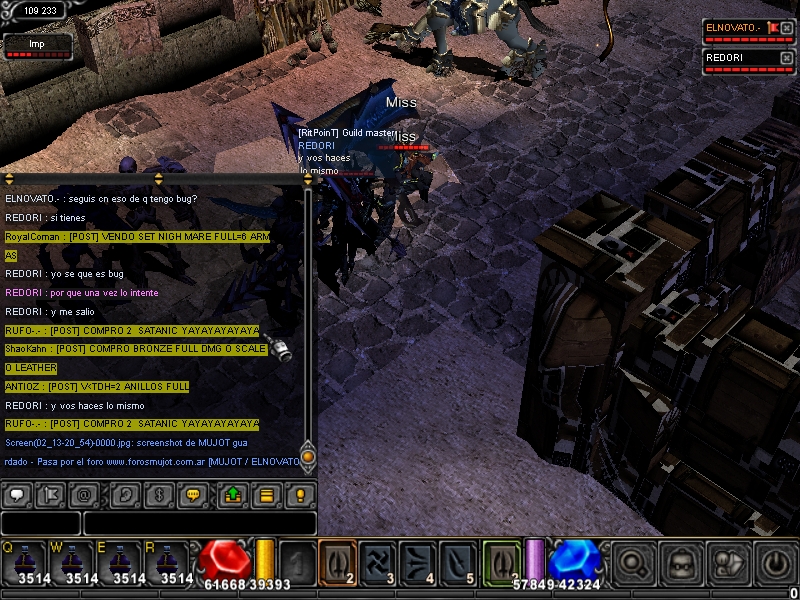
Task: Toggle the white speech bubble chat filter
Action: tap(19, 494)
